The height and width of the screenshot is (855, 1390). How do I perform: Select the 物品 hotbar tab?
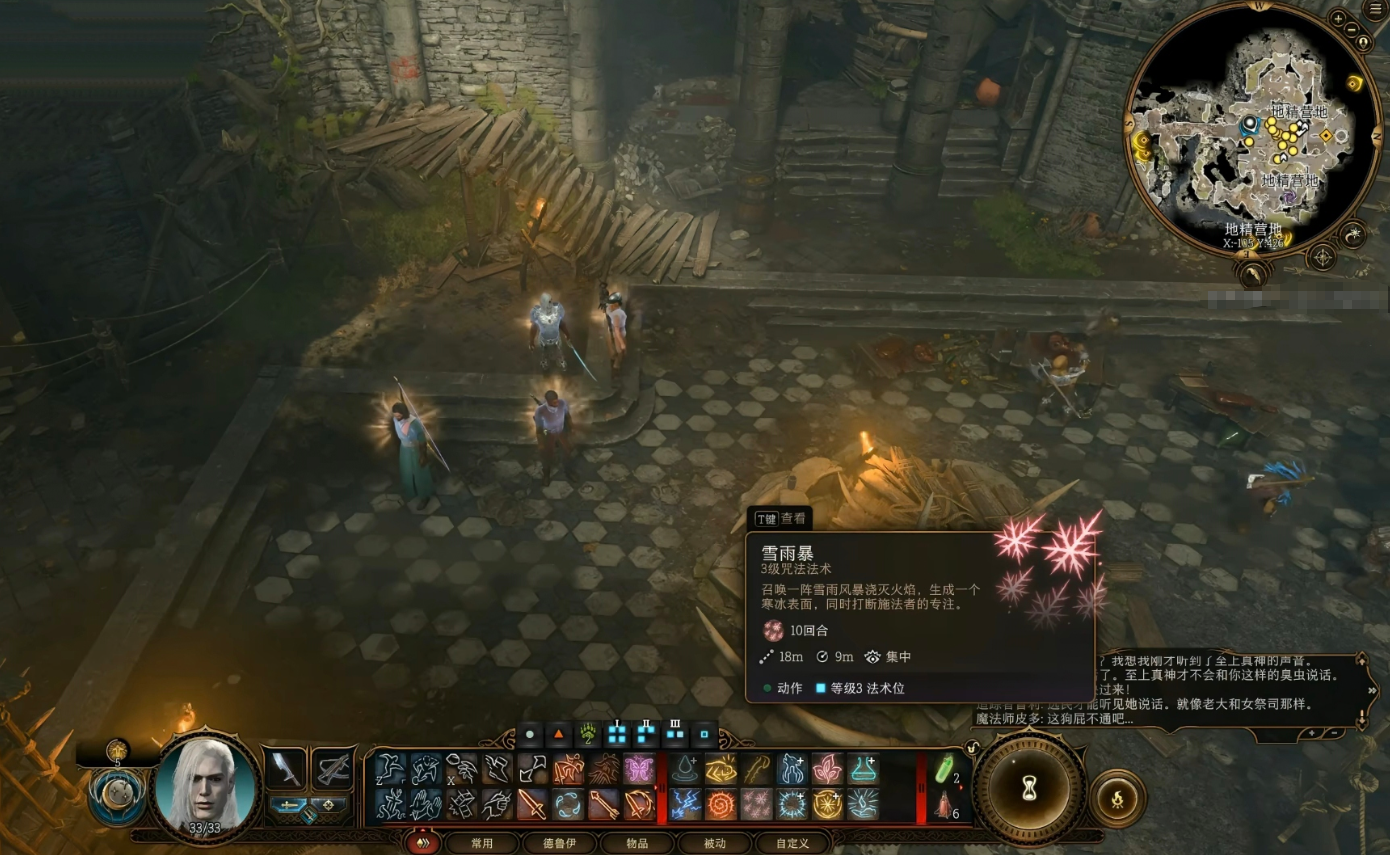tap(637, 843)
